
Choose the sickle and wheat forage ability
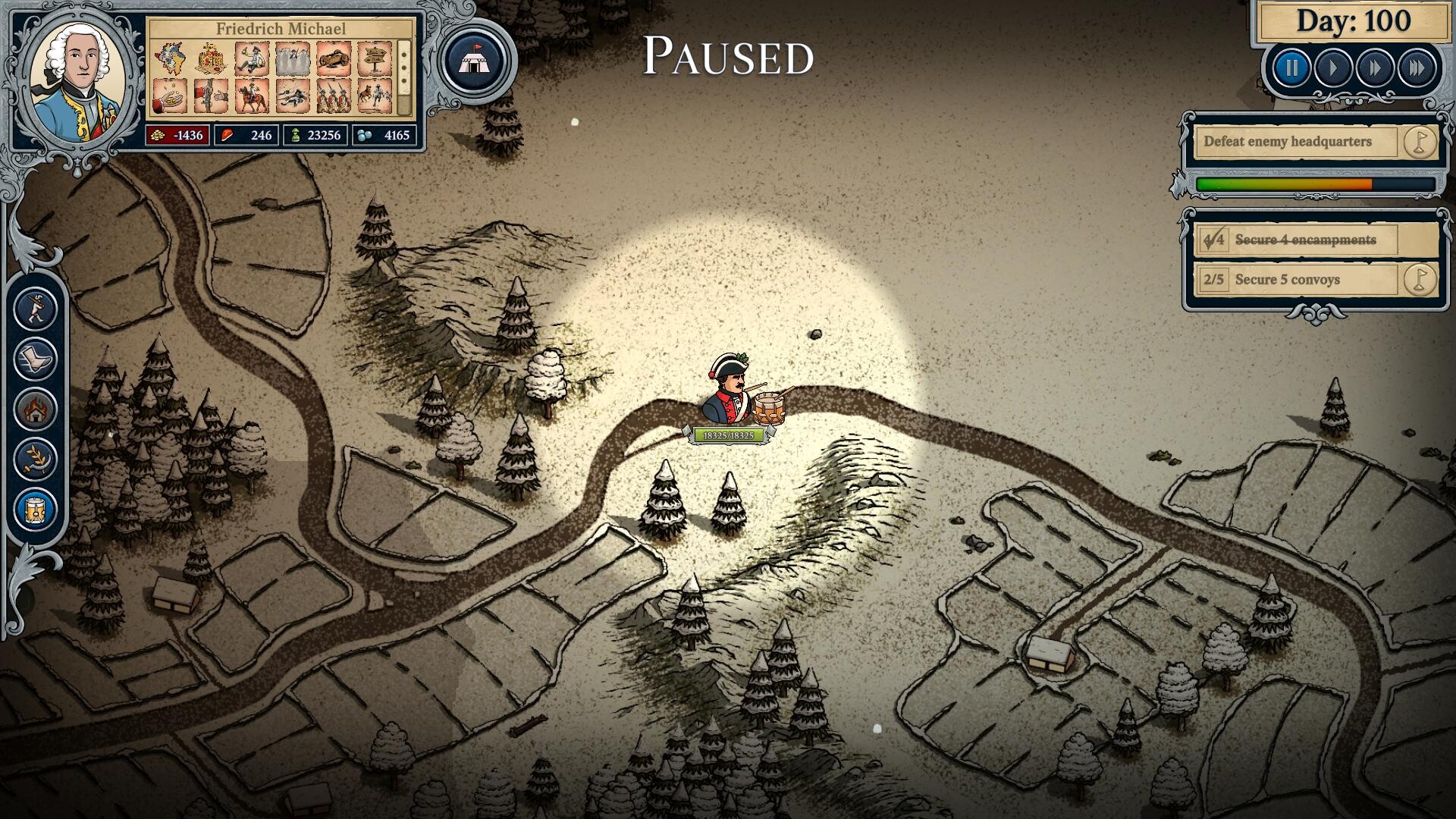[36, 460]
